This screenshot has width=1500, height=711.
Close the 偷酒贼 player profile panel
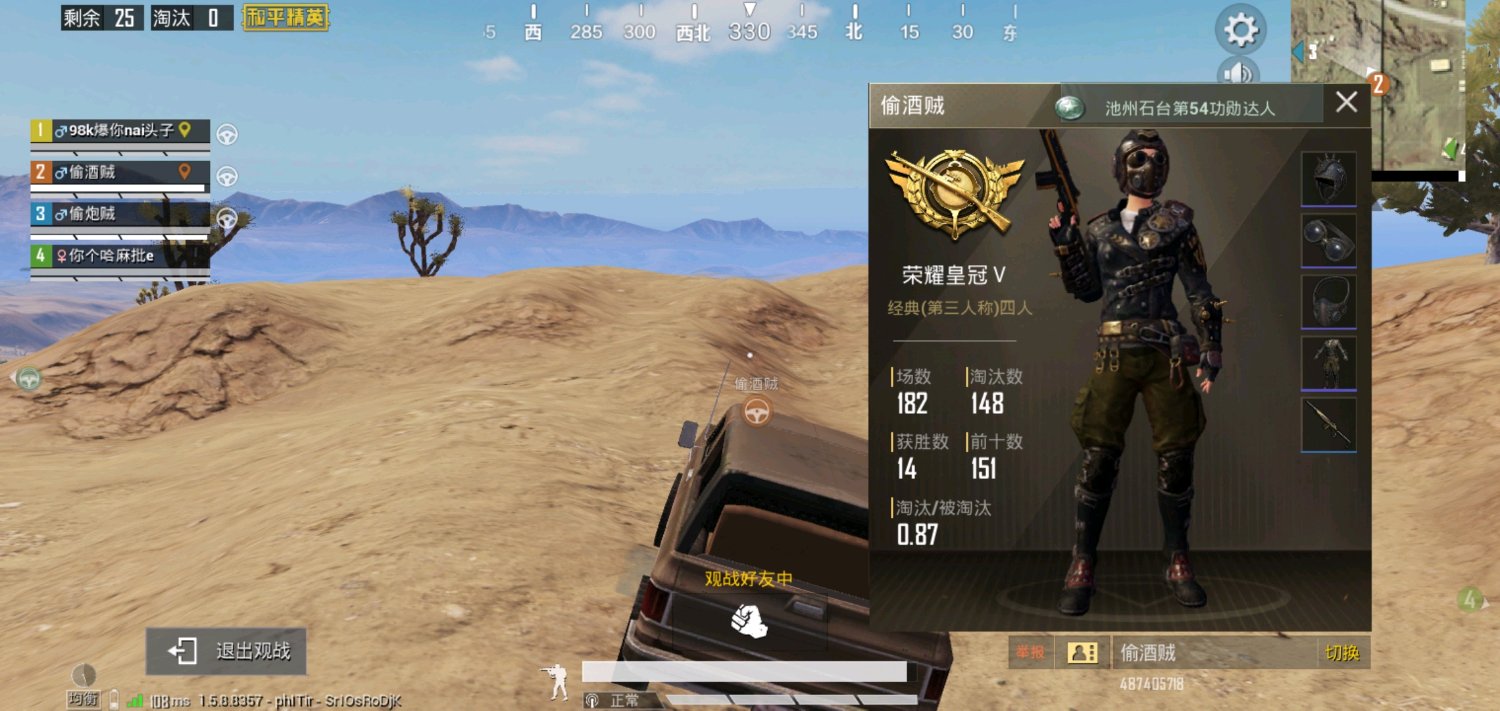[1346, 102]
